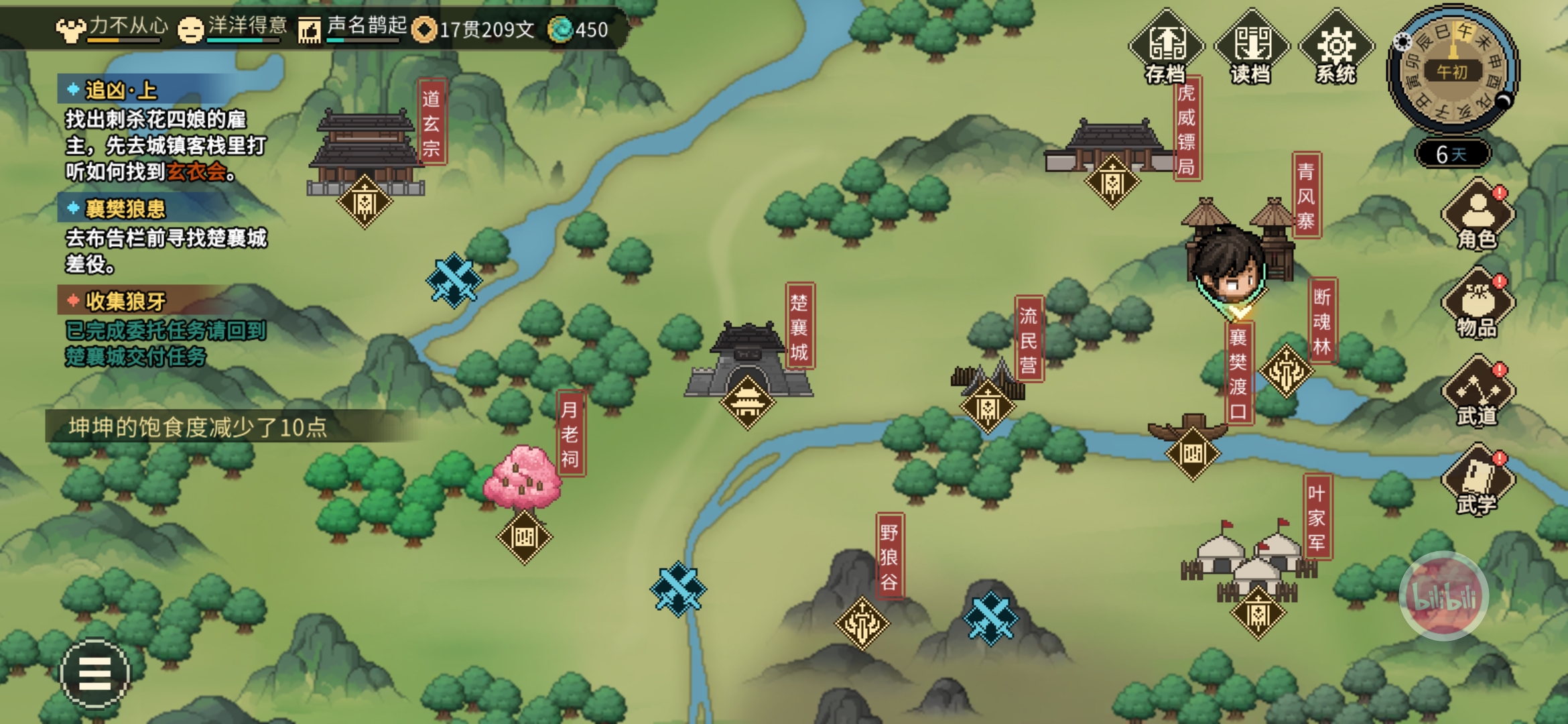Open the 读档 load game menu

pos(1251,48)
